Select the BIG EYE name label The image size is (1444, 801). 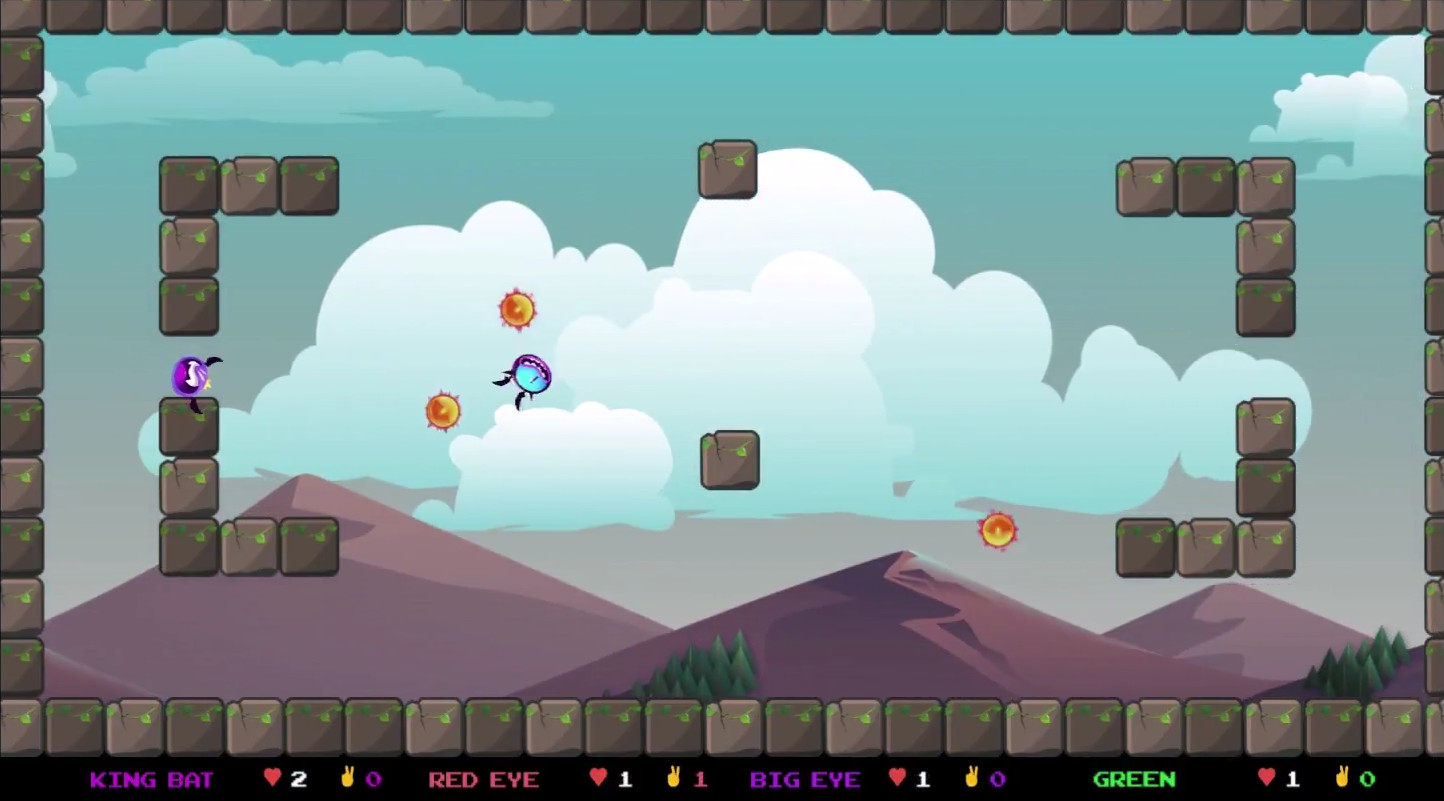[805, 779]
